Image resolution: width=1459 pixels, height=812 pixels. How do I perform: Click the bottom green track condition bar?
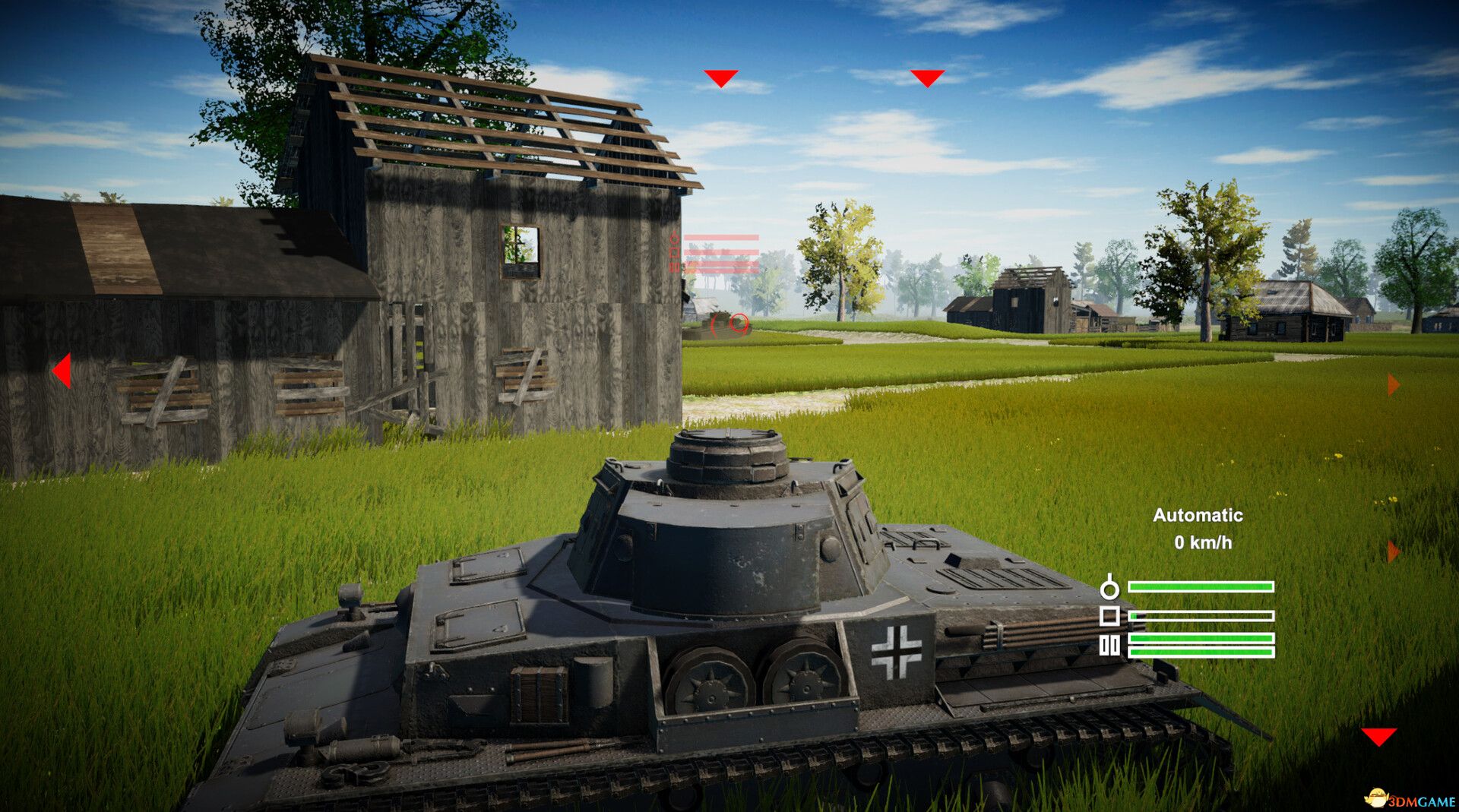1201,652
